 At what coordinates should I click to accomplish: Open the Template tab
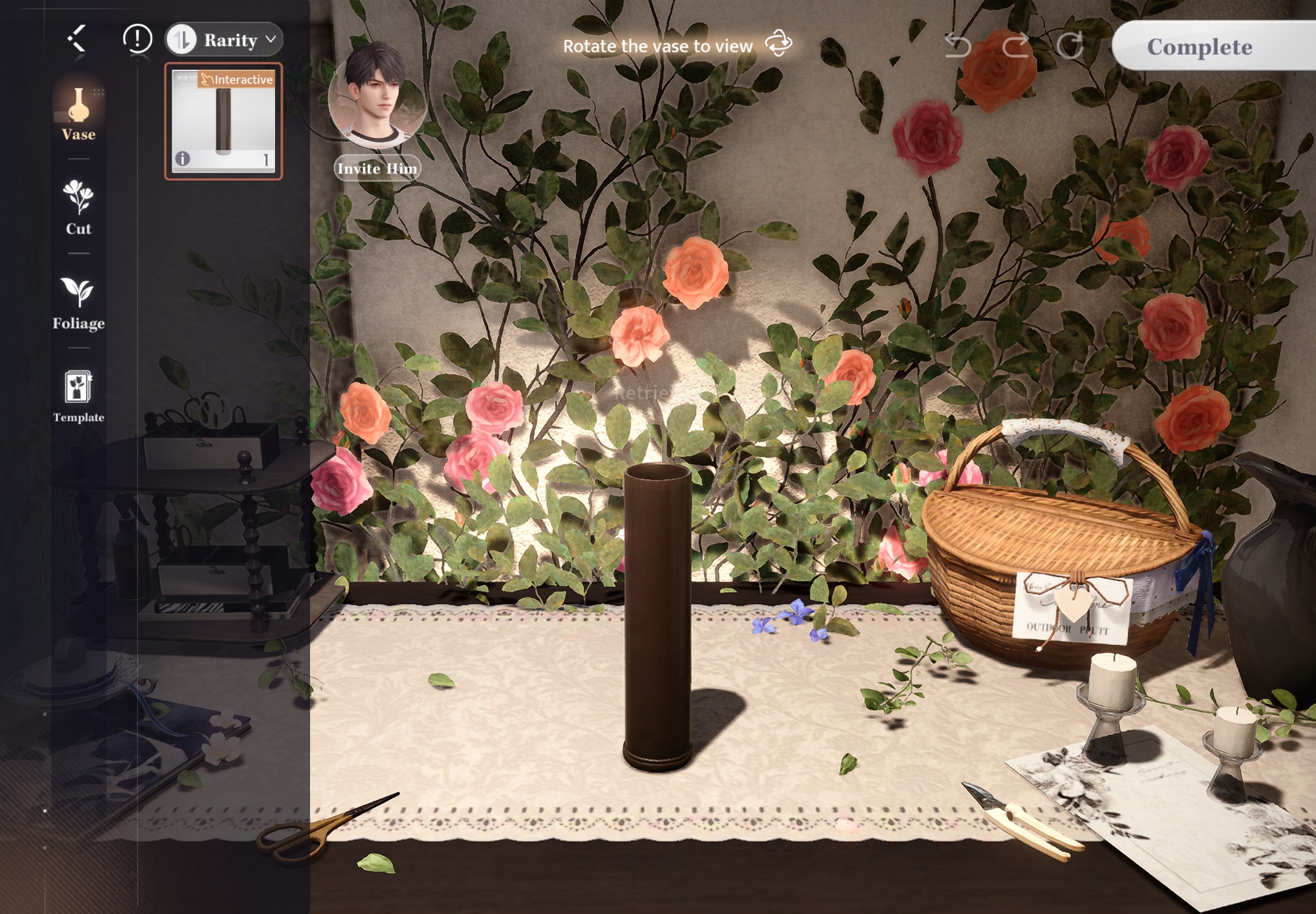pyautogui.click(x=78, y=396)
